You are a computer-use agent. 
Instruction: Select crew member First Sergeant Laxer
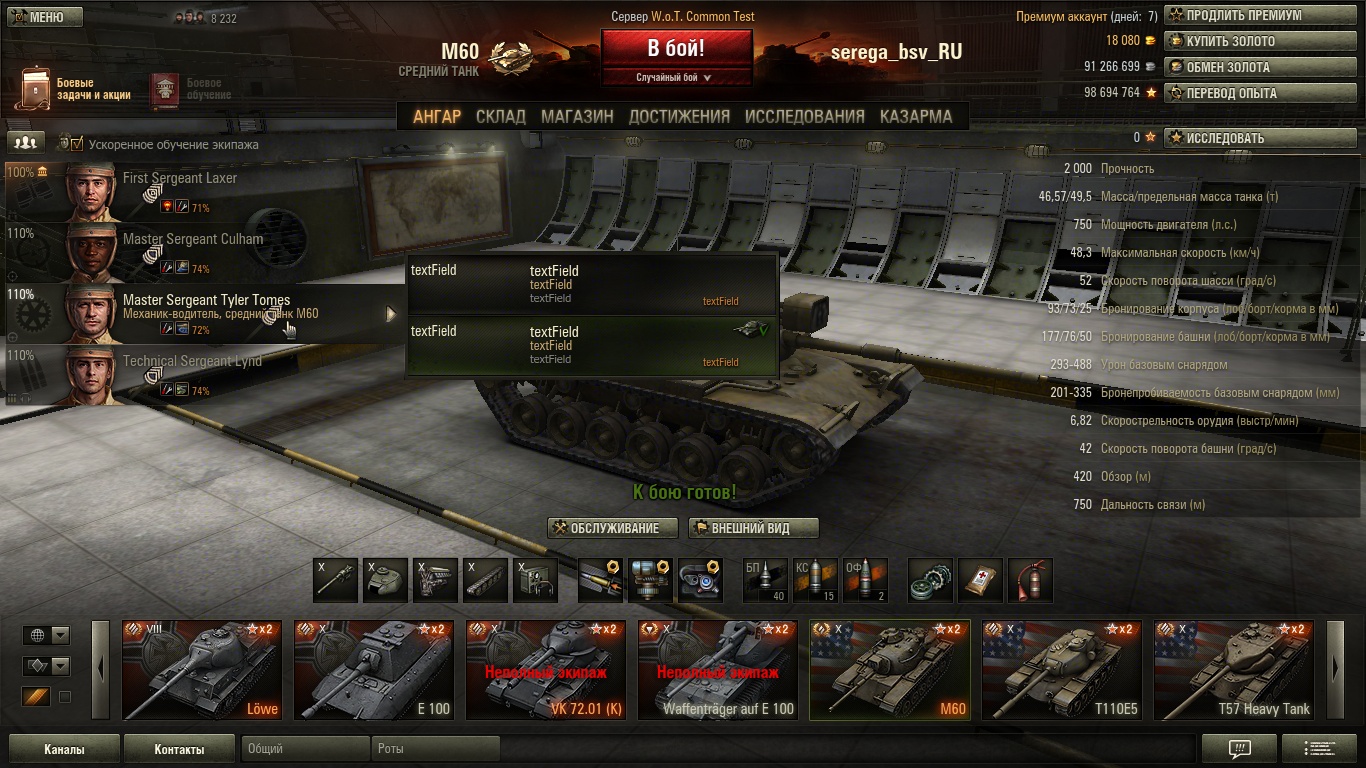(x=180, y=191)
